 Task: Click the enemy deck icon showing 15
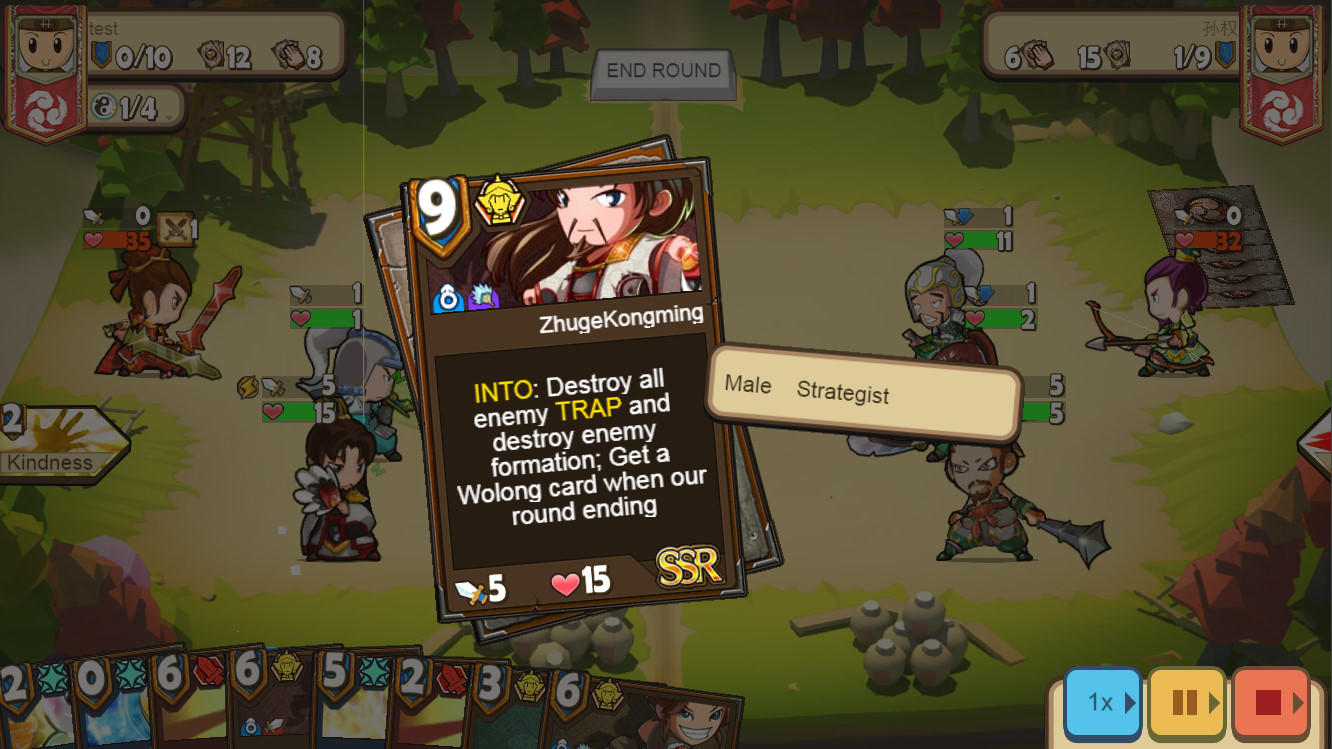pos(1118,55)
